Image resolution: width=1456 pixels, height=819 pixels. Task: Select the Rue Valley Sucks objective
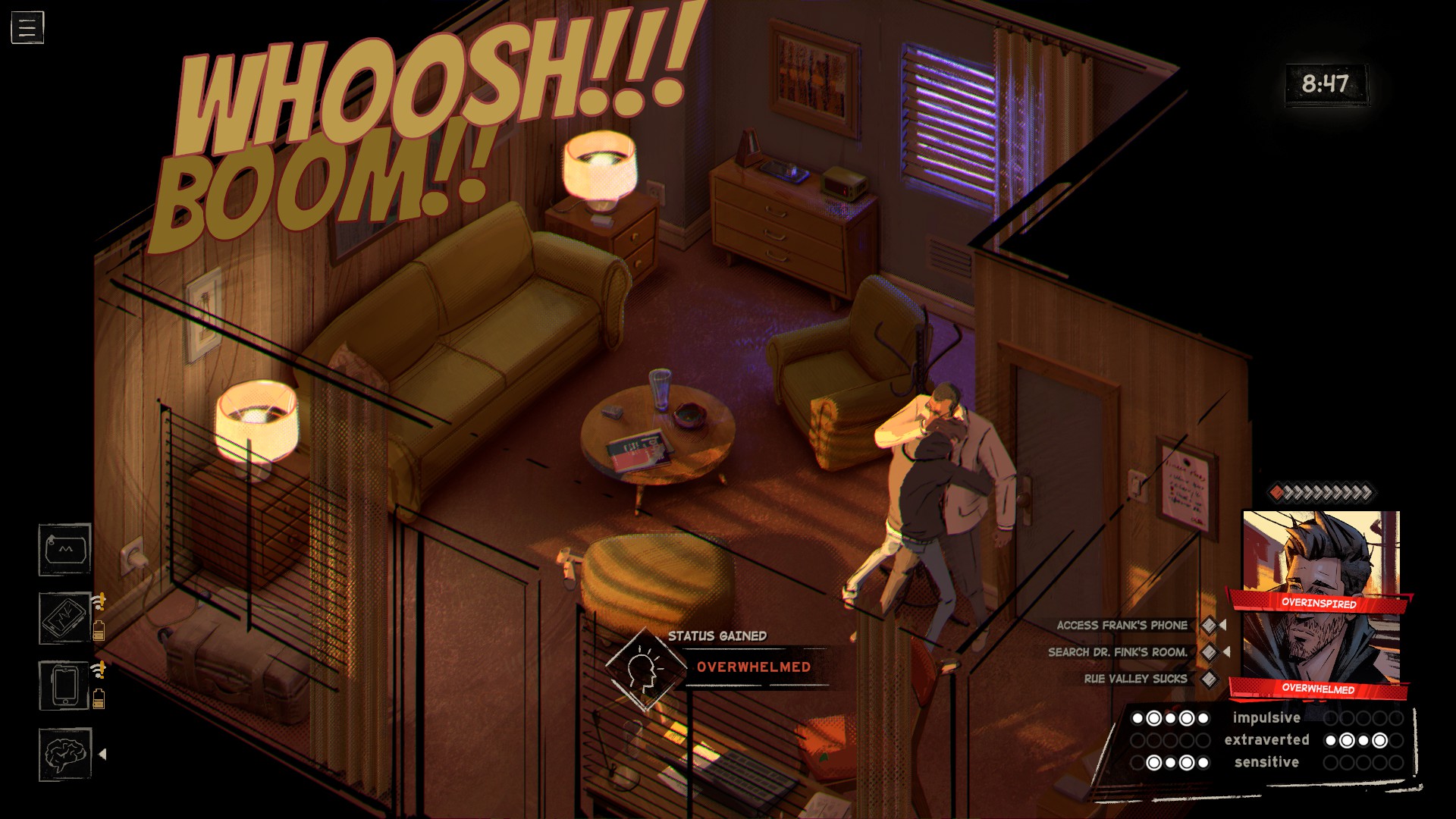tap(1135, 679)
